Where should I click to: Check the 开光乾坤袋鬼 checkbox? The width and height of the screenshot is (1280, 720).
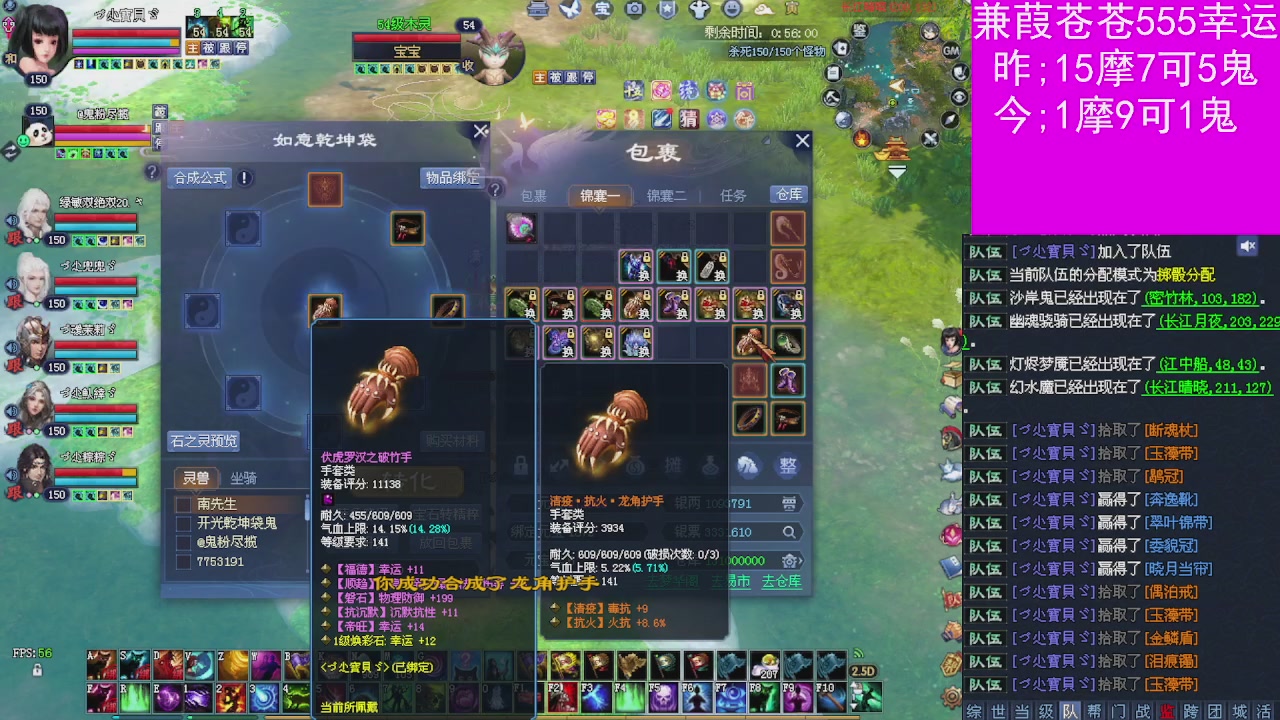182,522
